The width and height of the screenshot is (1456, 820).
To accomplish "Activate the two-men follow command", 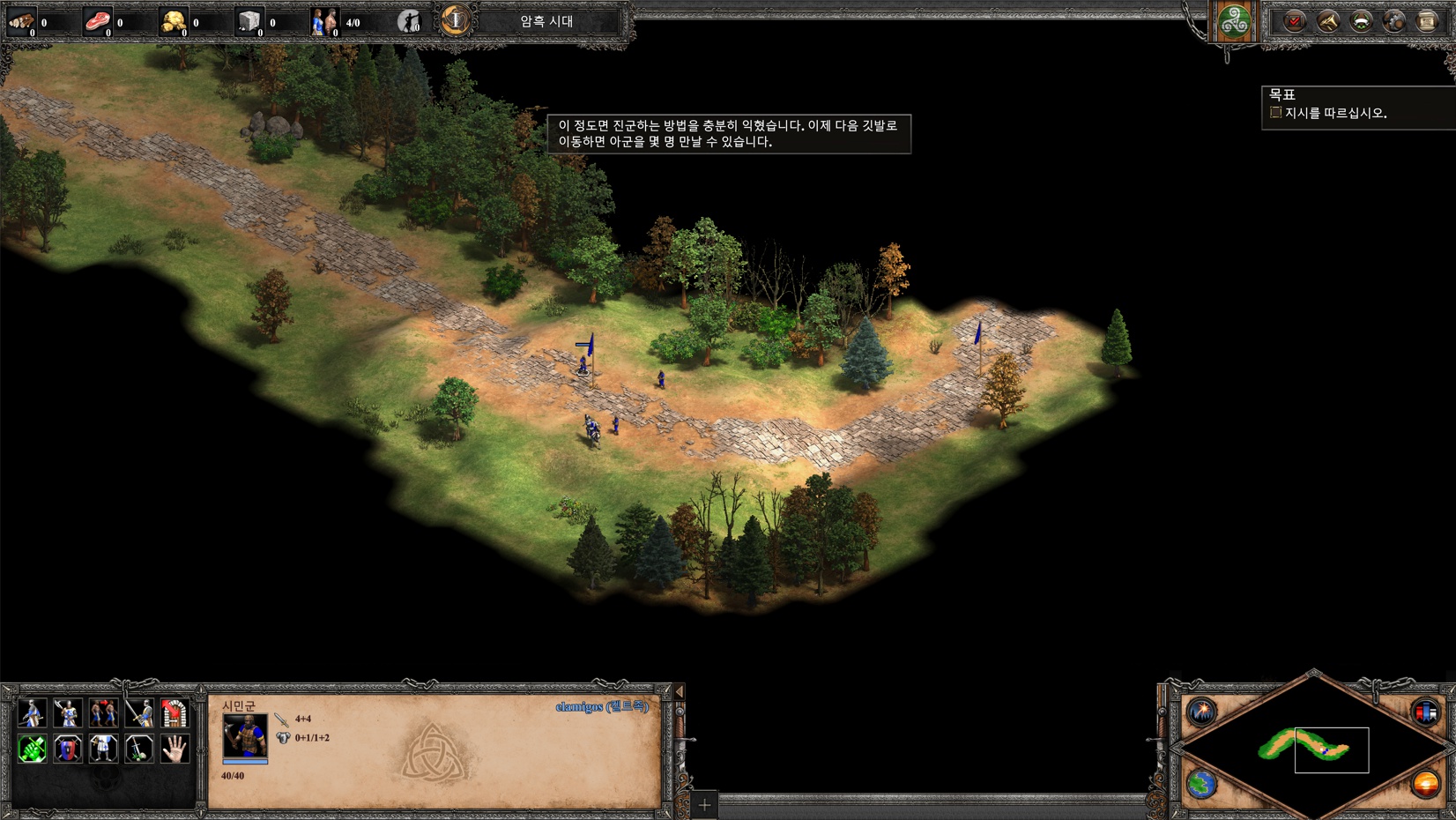I will click(x=103, y=712).
